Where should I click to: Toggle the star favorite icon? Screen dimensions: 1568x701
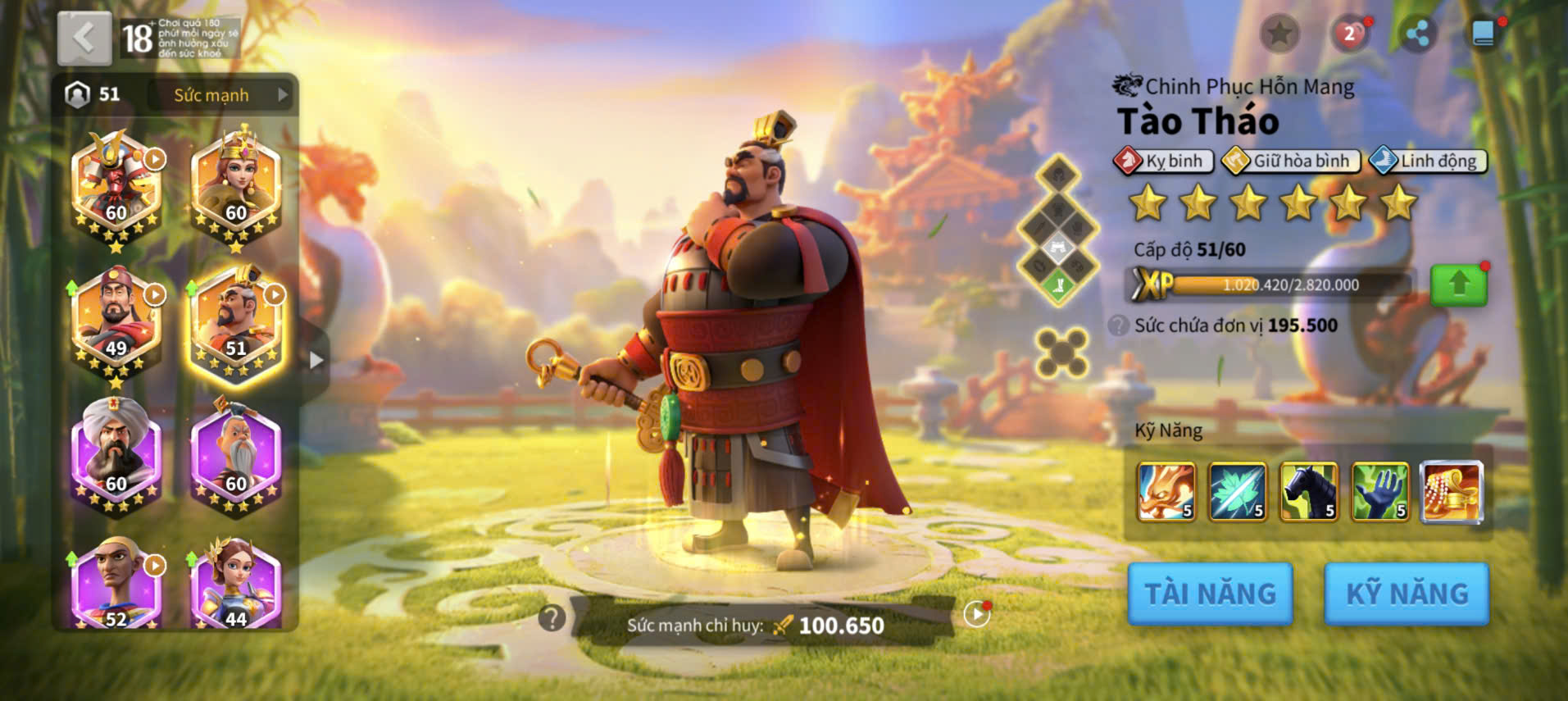click(1279, 34)
